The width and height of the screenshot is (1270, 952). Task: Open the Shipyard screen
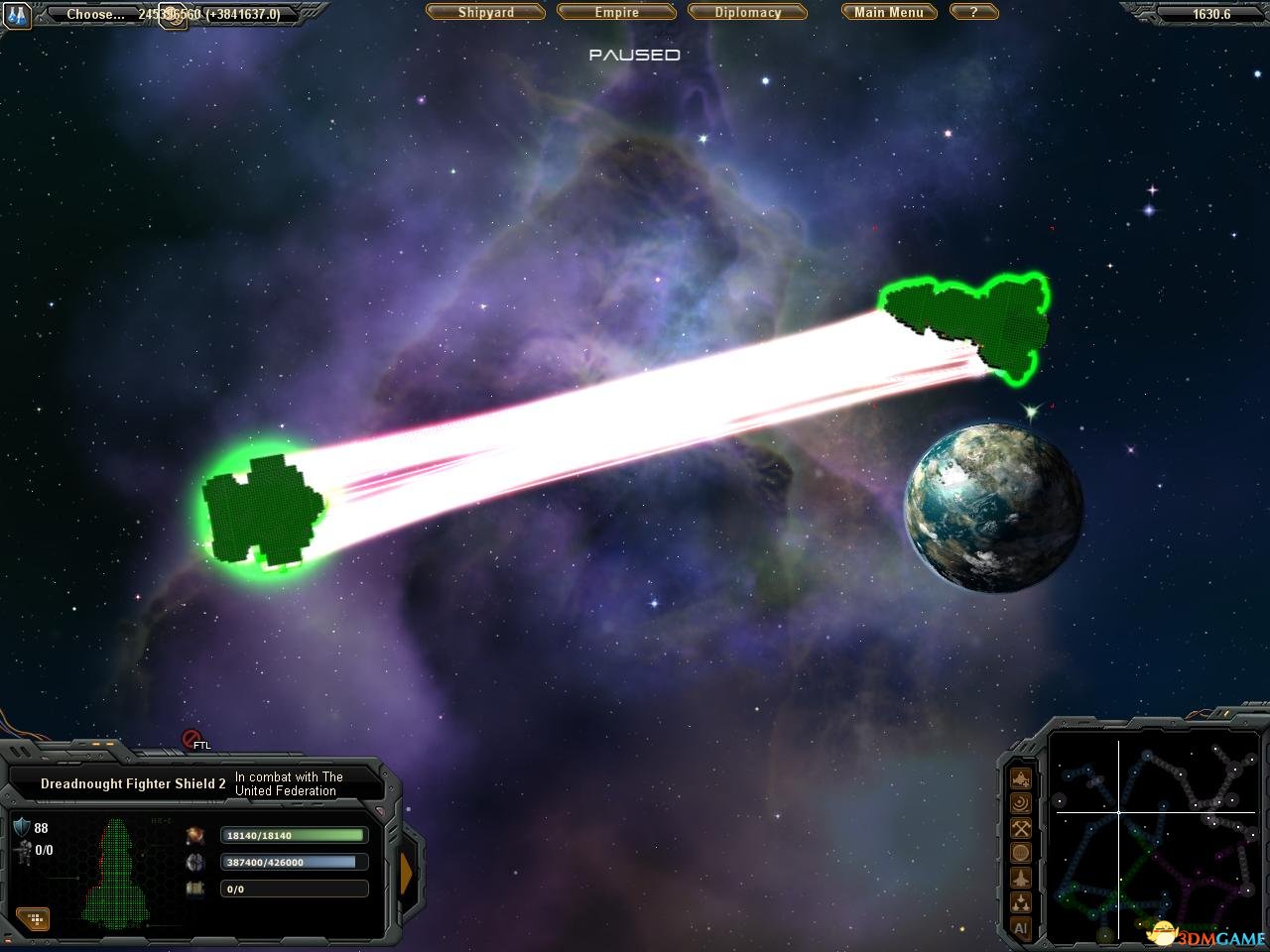coord(486,13)
